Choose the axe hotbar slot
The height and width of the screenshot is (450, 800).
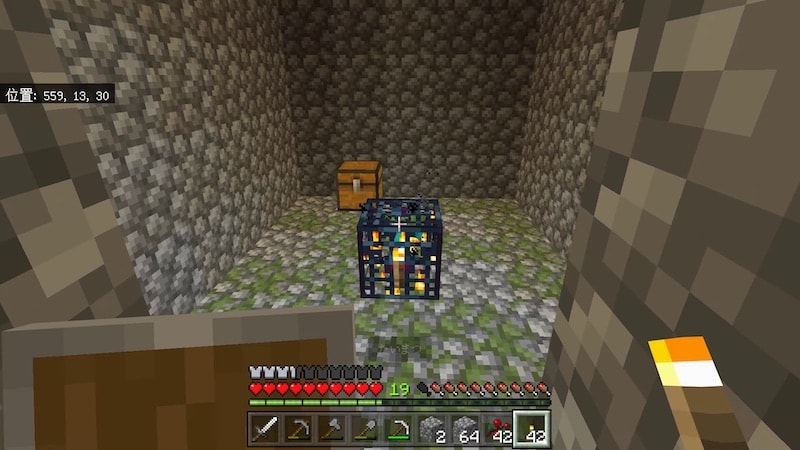coord(330,429)
